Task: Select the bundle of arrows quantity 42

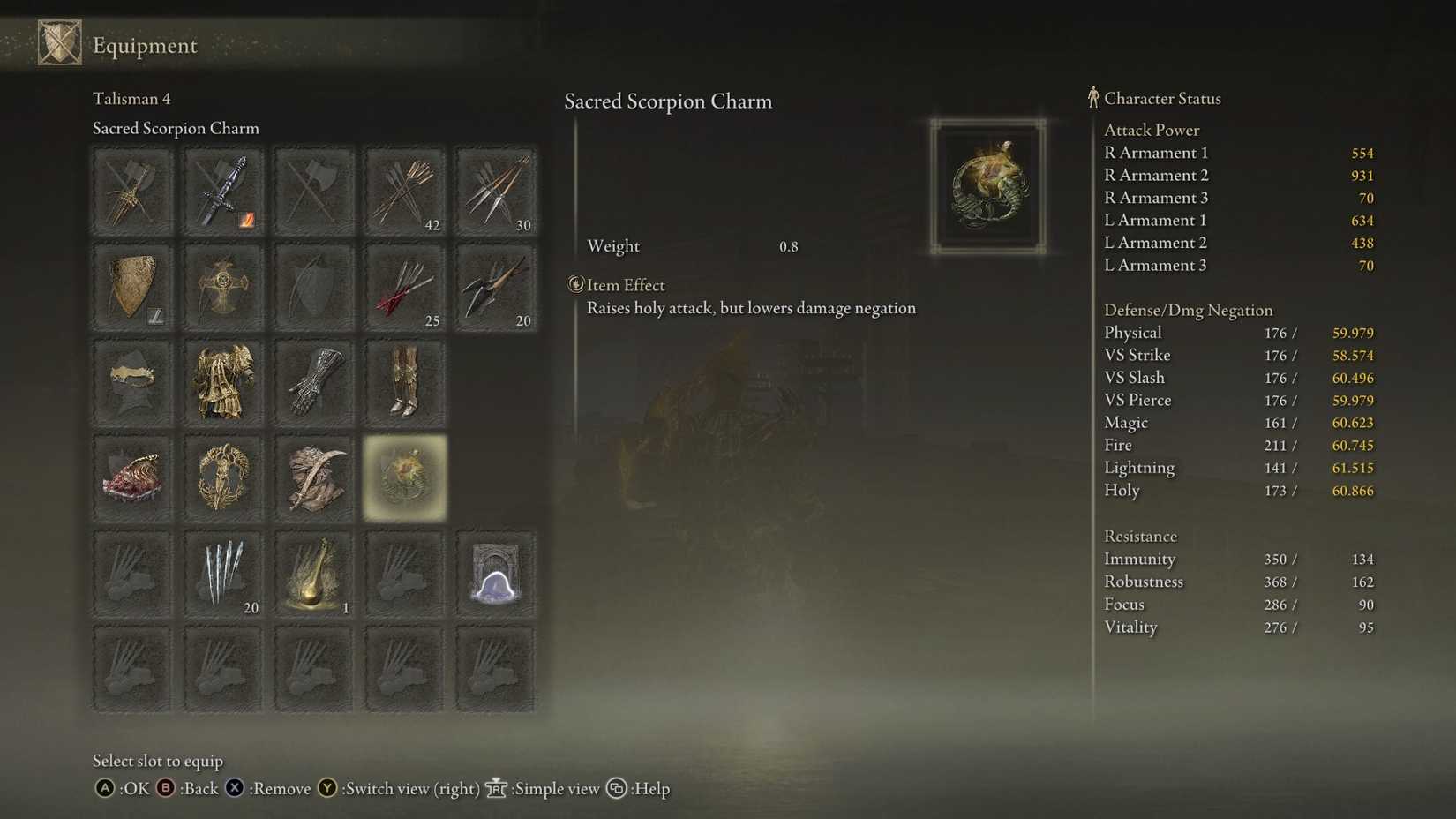Action: [404, 190]
